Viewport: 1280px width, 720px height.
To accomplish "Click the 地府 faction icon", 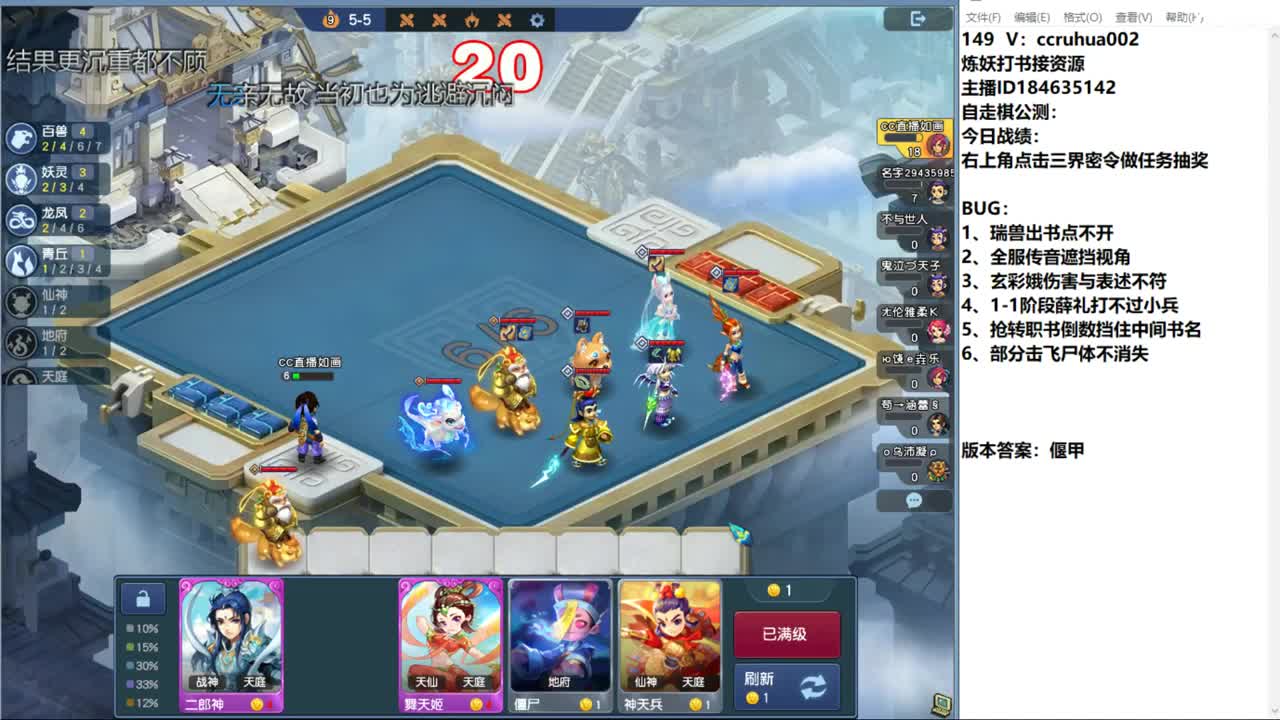I will [x=22, y=342].
